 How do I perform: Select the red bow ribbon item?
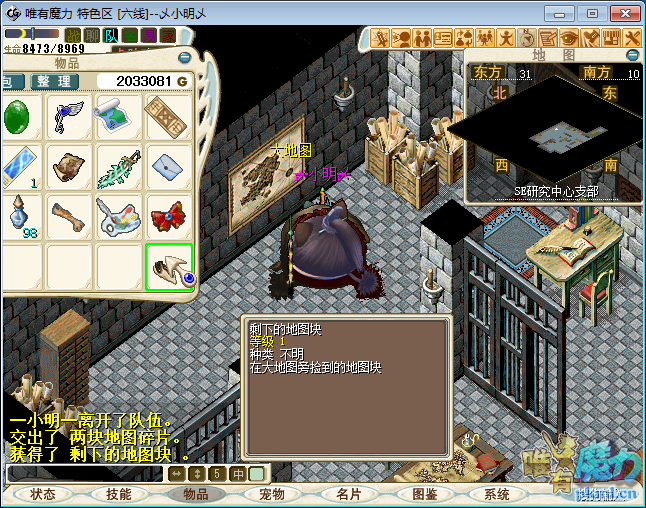click(169, 216)
